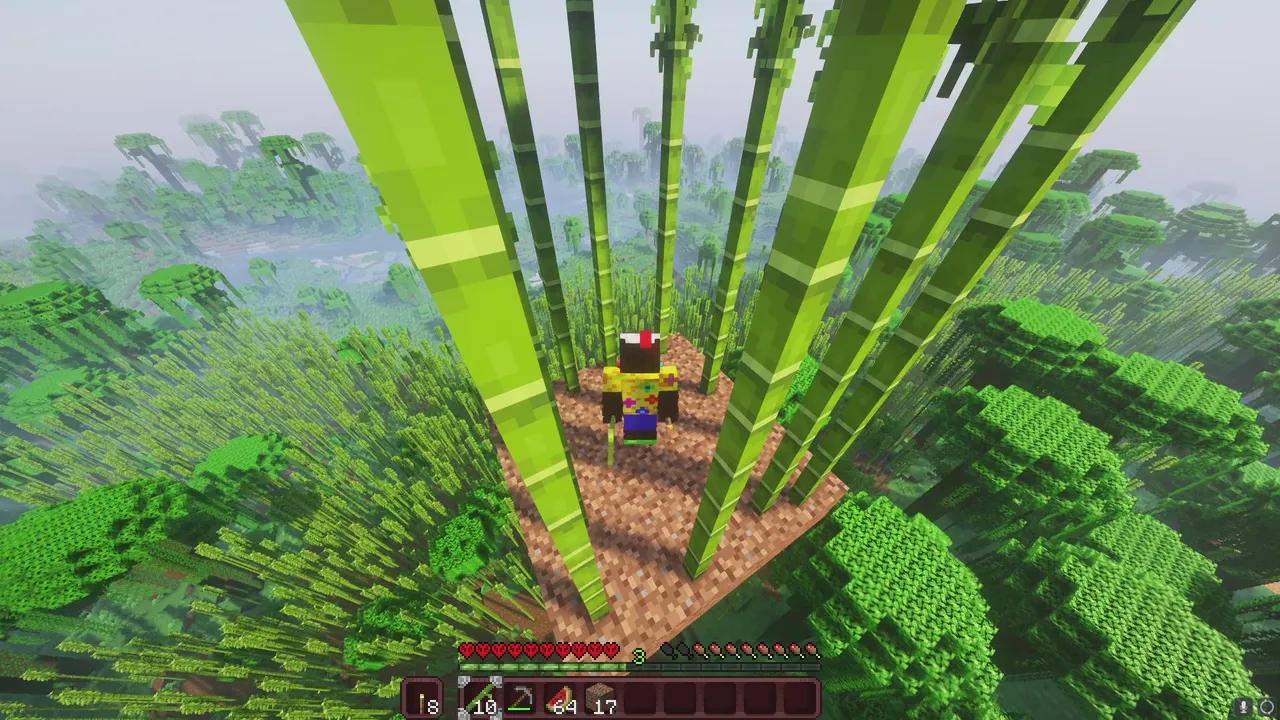Click the rightmost drumstick in the hunger bar
Image resolution: width=1280 pixels, height=720 pixels.
point(812,650)
